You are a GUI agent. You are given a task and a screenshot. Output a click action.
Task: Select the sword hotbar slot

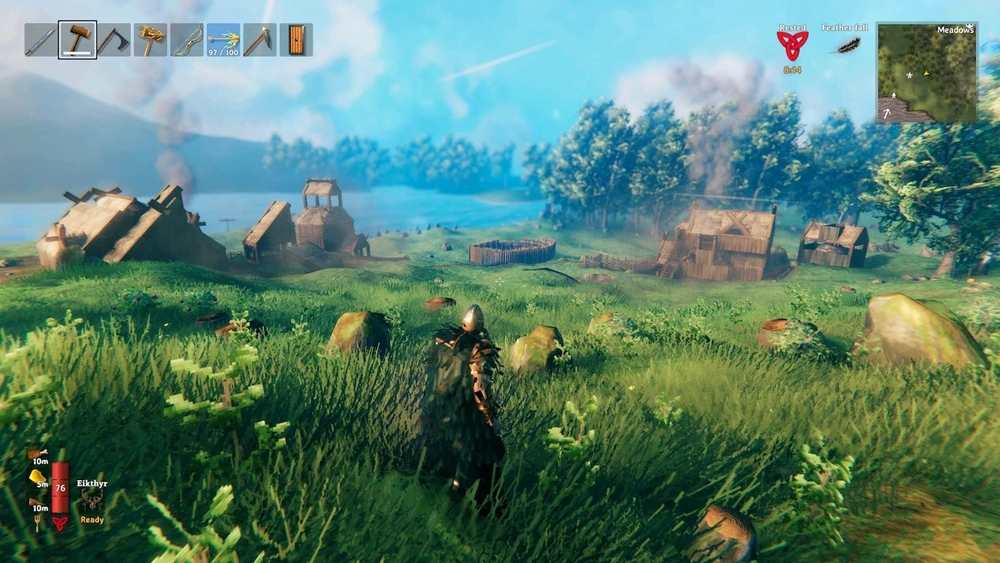click(41, 40)
